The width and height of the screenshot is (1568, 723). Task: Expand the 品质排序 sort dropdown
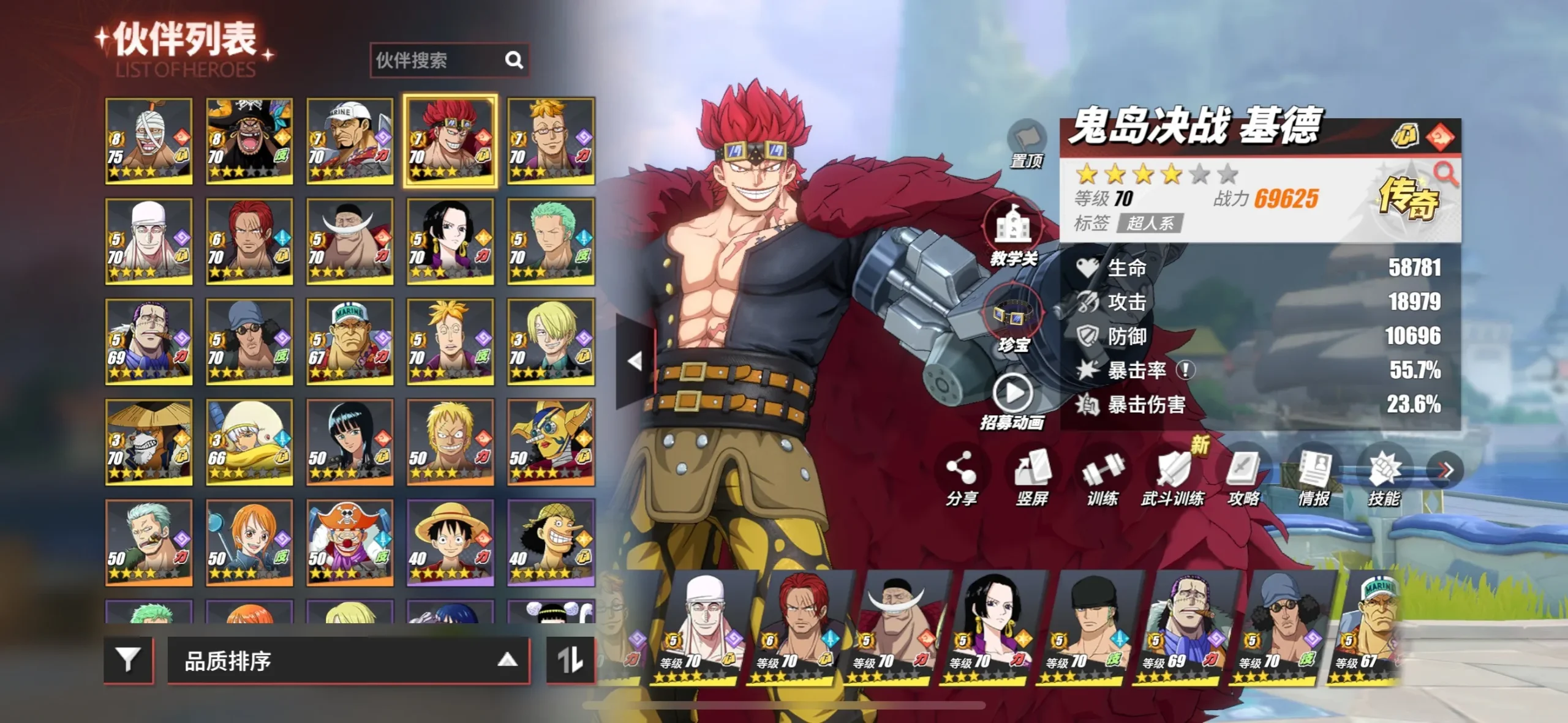click(348, 660)
